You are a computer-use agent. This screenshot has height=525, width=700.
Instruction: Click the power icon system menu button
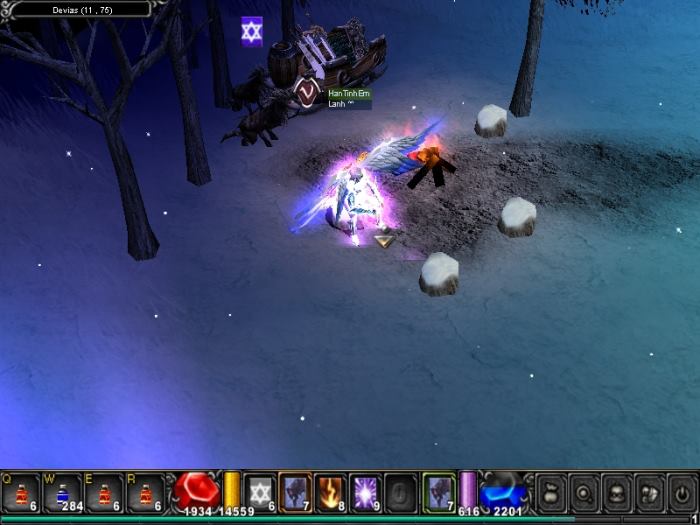[682, 492]
